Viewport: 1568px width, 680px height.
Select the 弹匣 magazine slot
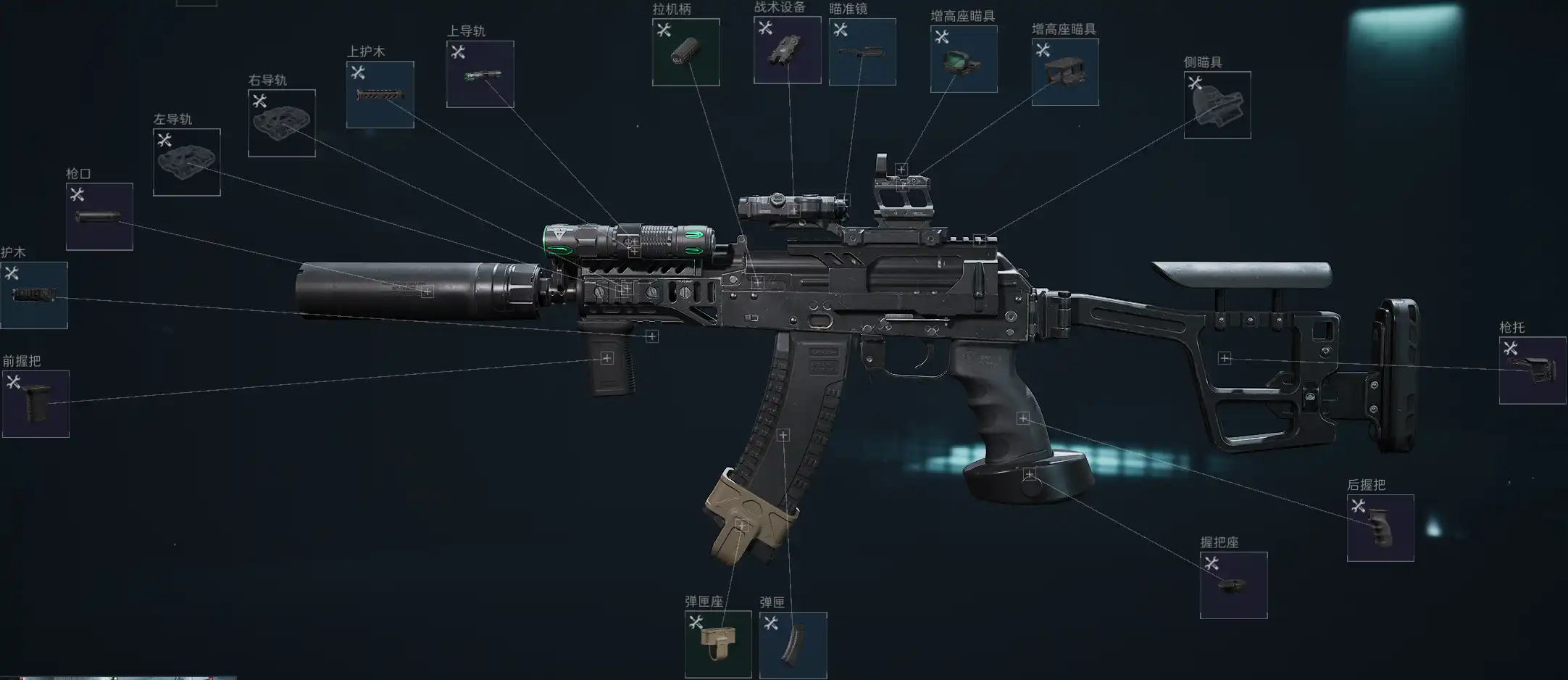[x=793, y=645]
